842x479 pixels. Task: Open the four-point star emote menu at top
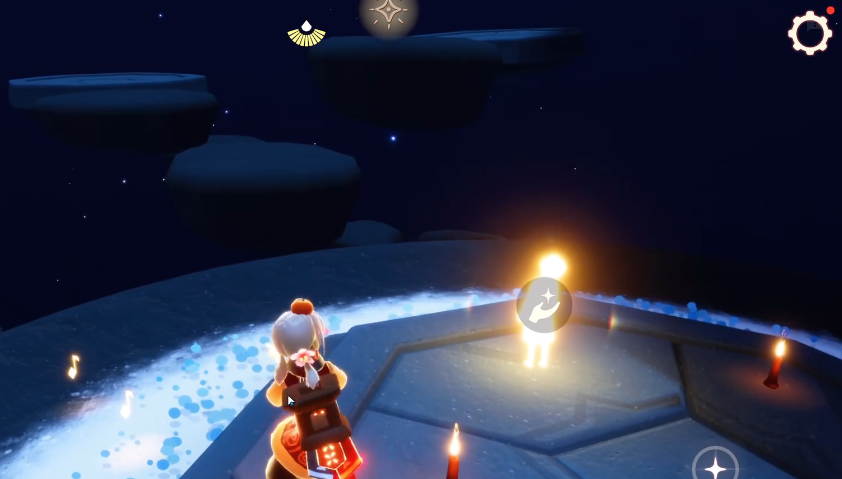pyautogui.click(x=388, y=13)
